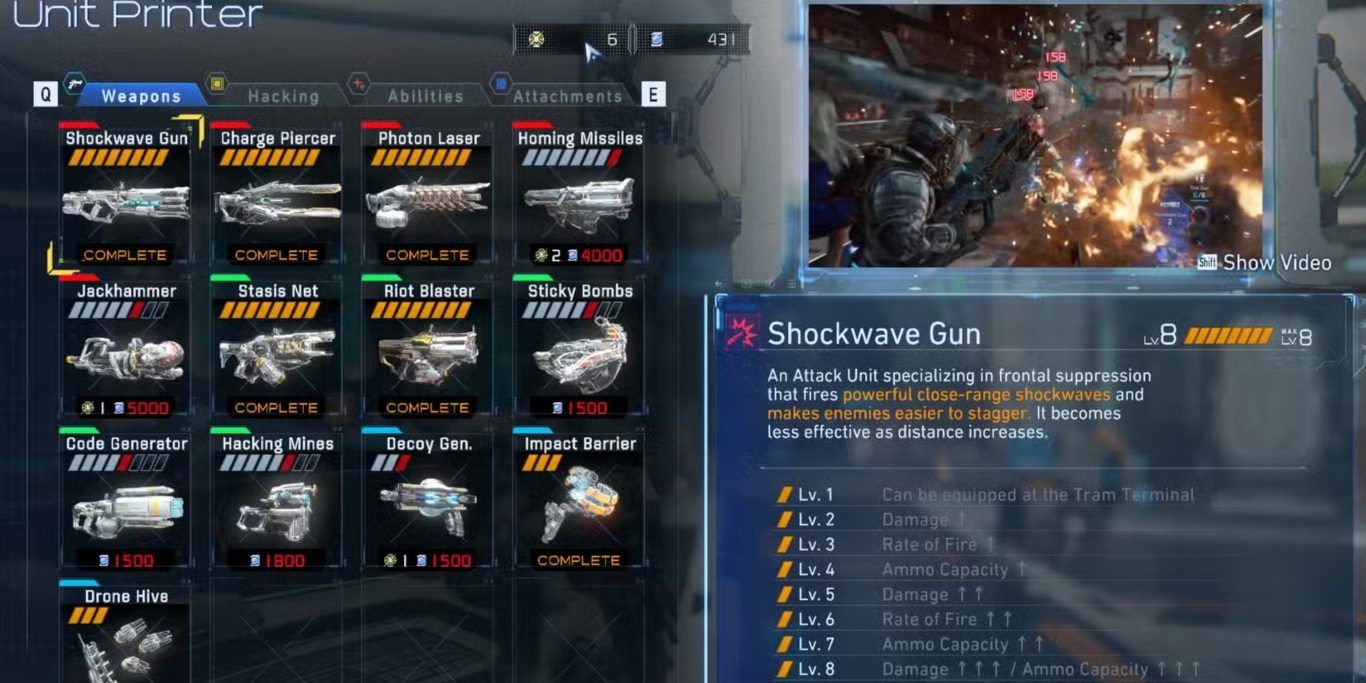Open the Attachments tab

[567, 96]
